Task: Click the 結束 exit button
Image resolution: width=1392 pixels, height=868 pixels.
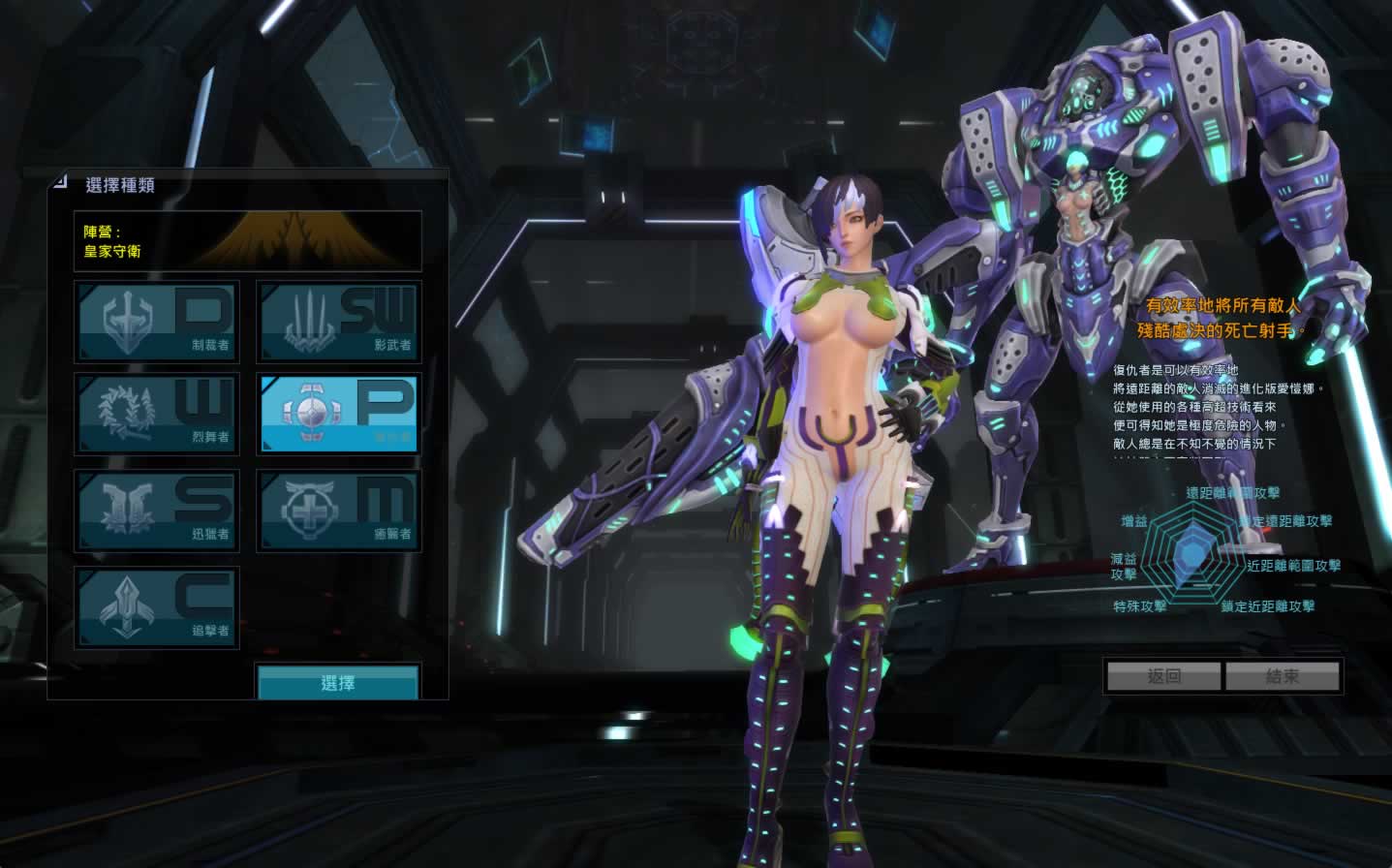Action: (1283, 676)
